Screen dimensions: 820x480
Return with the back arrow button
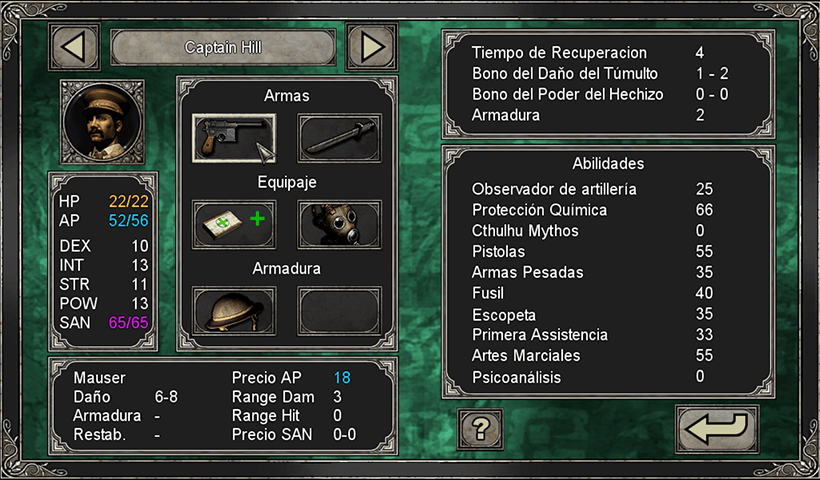tap(716, 430)
